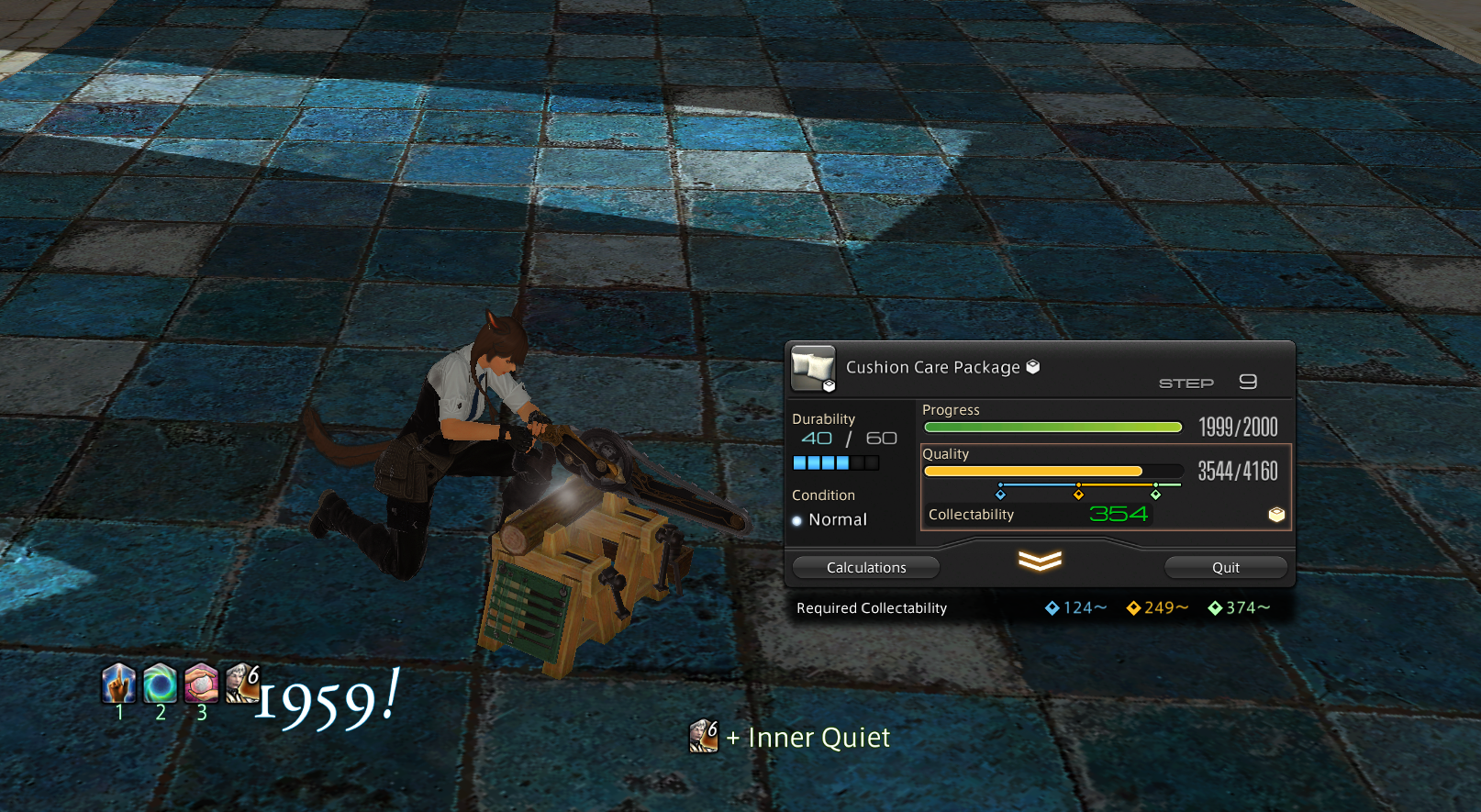The image size is (1481, 812).
Task: Click the green Progress bar showing 1999/2000
Action: [x=1052, y=427]
